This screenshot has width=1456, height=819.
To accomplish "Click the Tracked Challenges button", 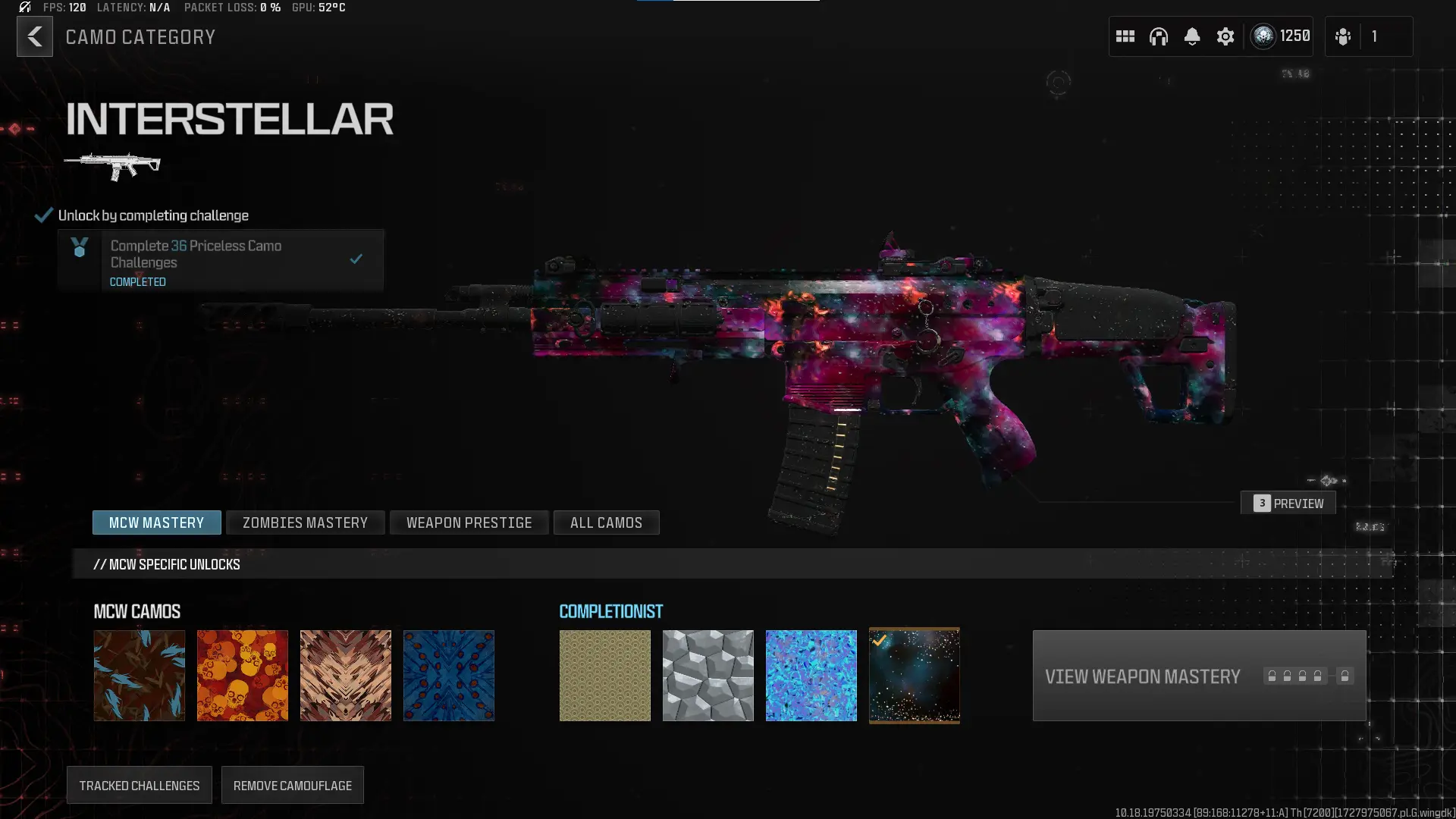I will [139, 785].
